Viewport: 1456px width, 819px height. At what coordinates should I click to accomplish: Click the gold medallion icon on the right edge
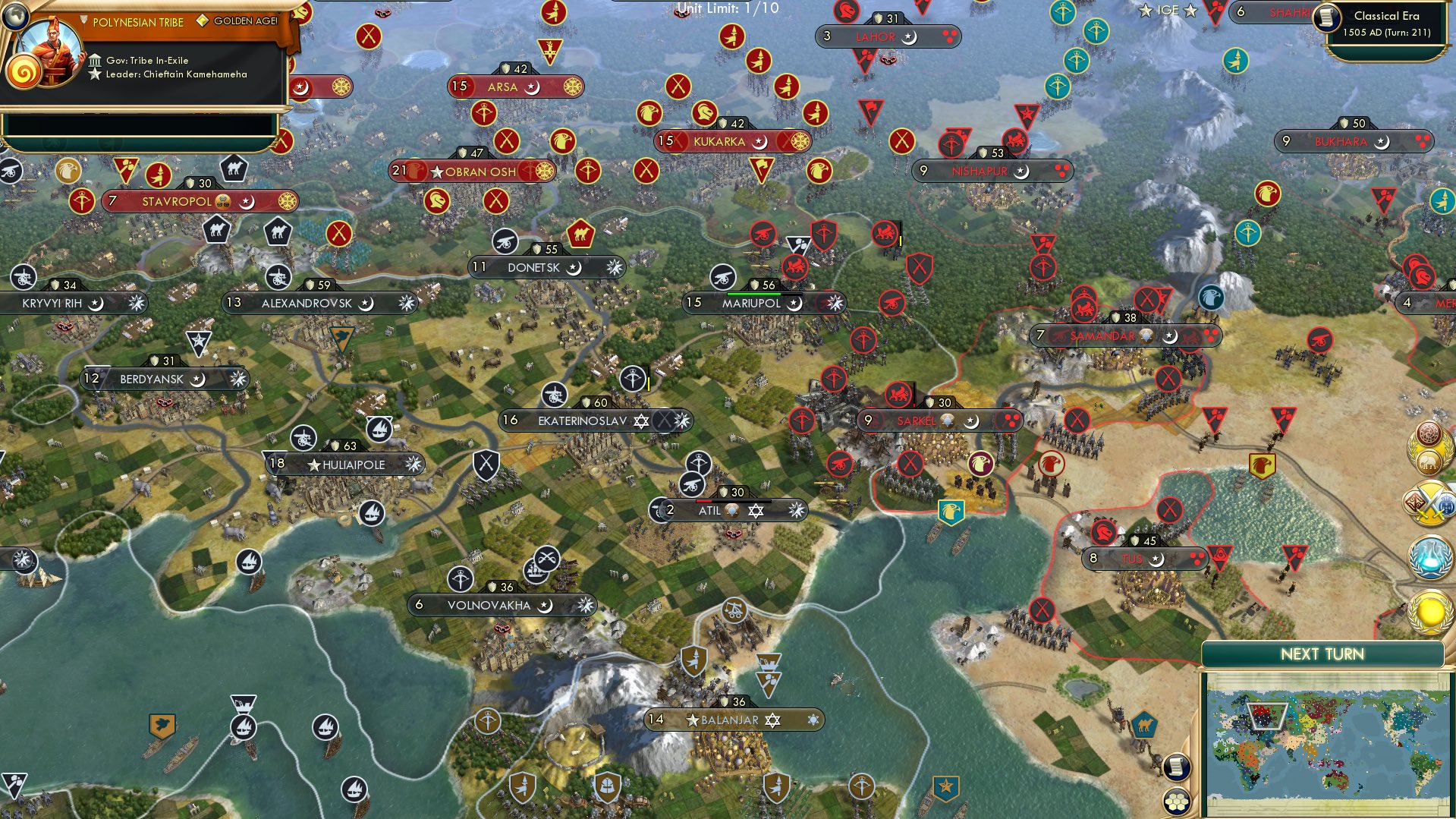1429,611
